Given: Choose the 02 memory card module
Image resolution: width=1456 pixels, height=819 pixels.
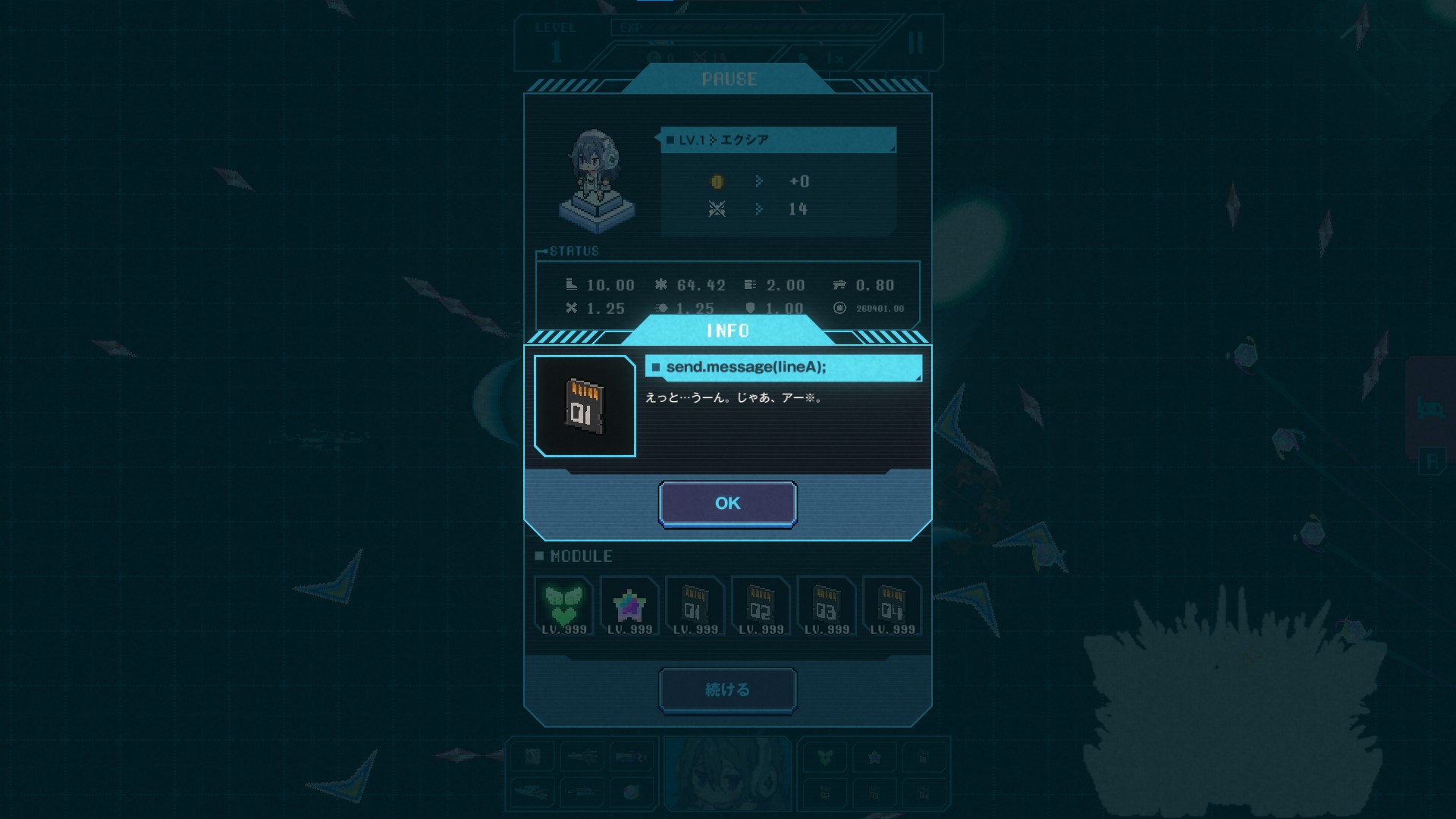Looking at the screenshot, I should (761, 605).
